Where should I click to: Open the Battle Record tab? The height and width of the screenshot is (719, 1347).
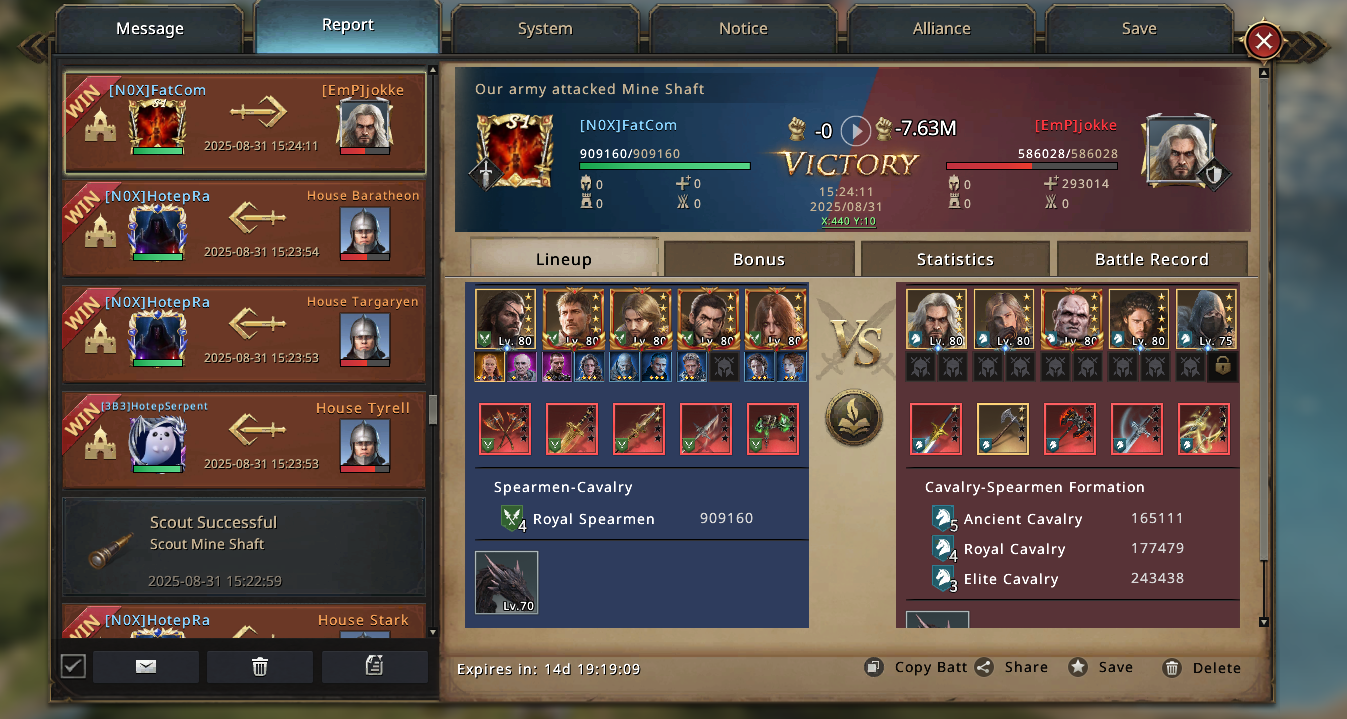pos(1151,259)
